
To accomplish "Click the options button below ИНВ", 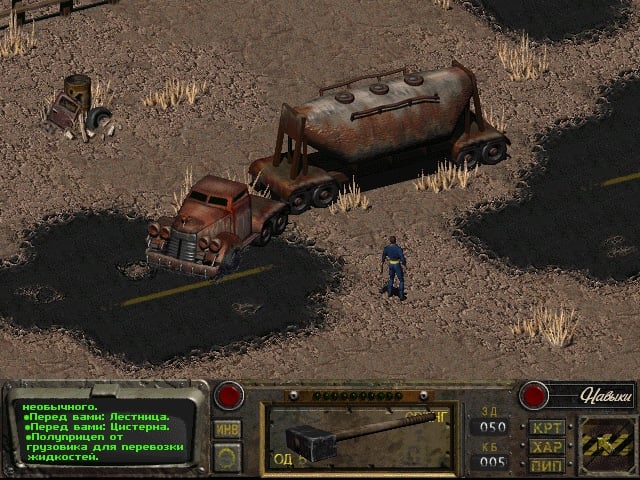I will point(227,457).
